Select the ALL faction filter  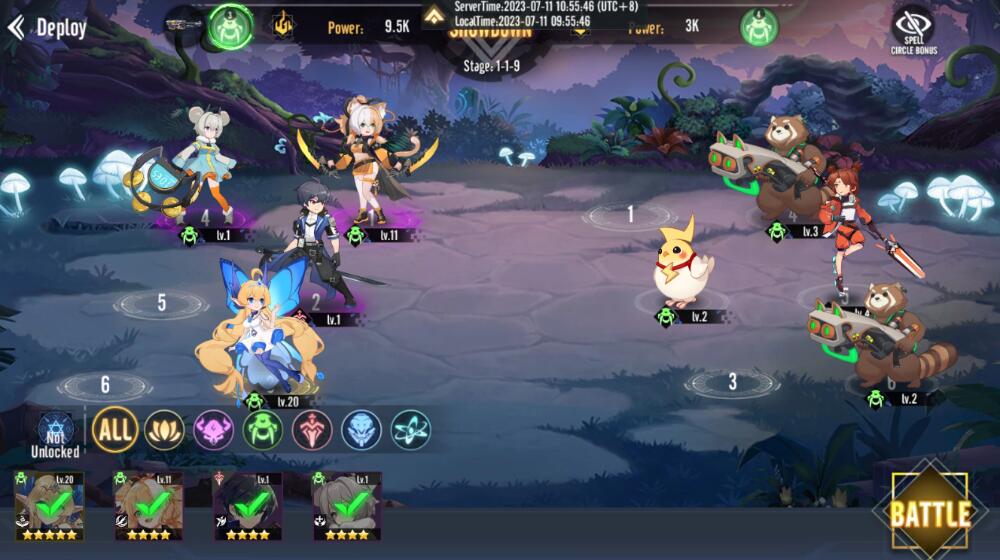(x=115, y=430)
